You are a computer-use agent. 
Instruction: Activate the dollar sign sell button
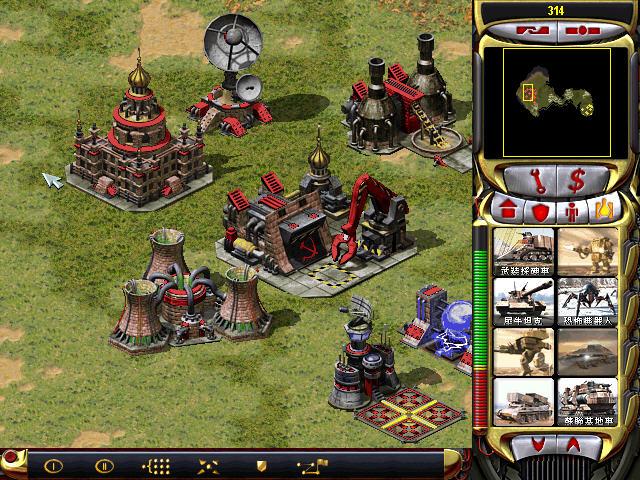click(578, 182)
